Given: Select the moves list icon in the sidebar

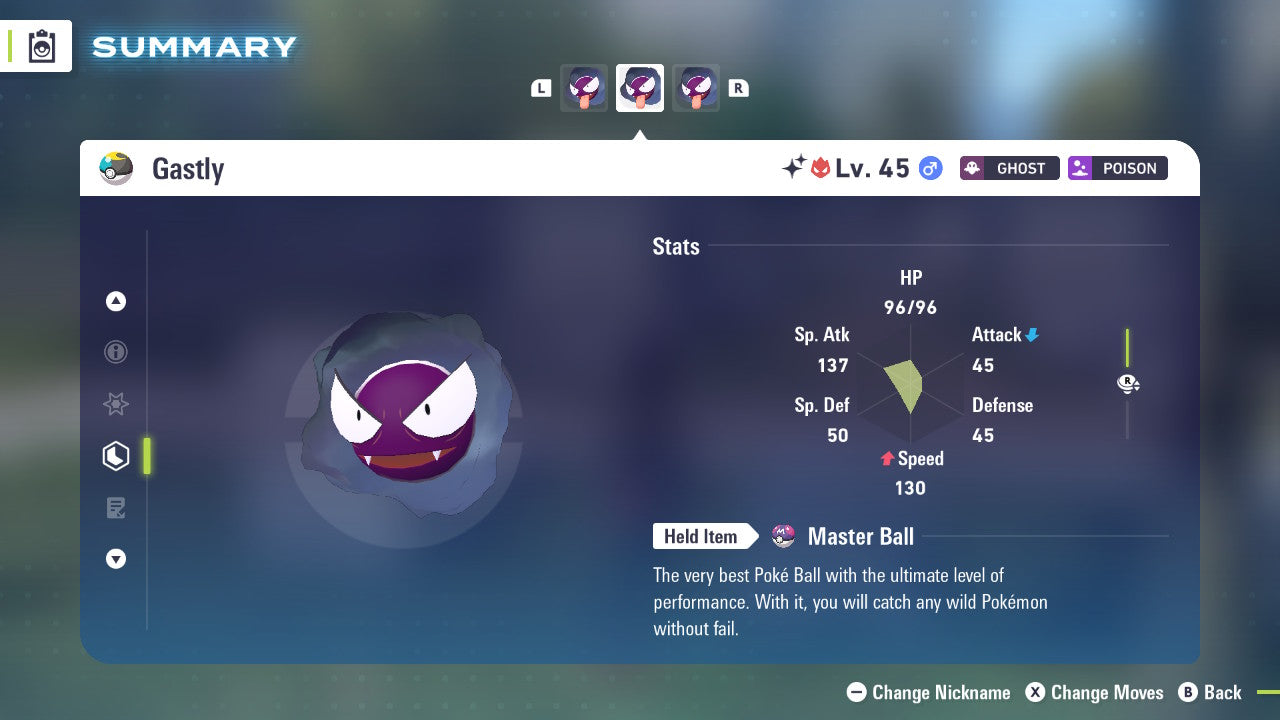Looking at the screenshot, I should 116,508.
